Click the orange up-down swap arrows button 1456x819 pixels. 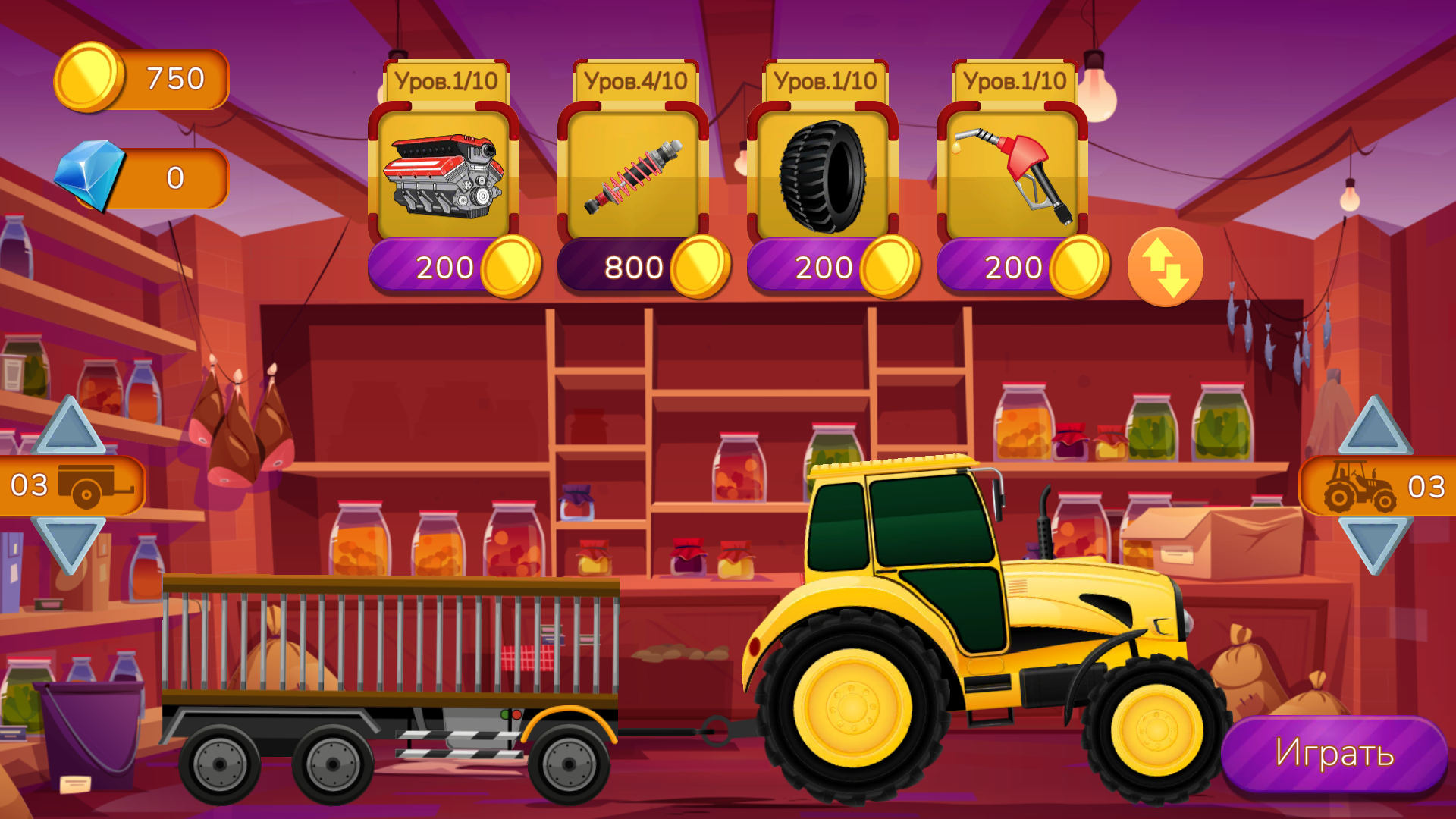(1165, 265)
